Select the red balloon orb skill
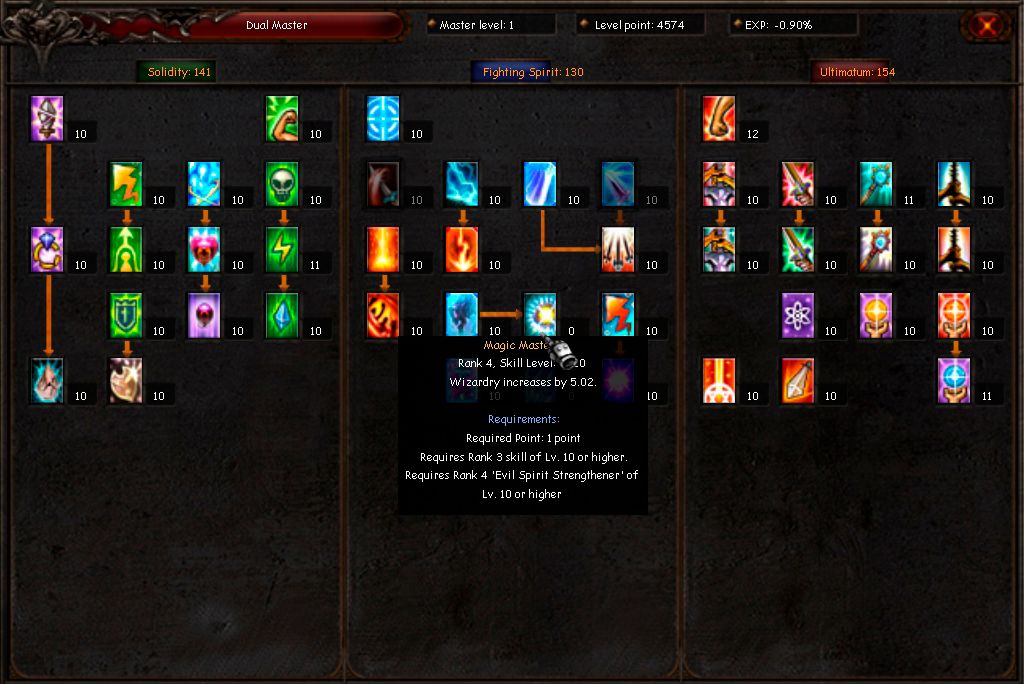The width and height of the screenshot is (1024, 684). (x=205, y=316)
